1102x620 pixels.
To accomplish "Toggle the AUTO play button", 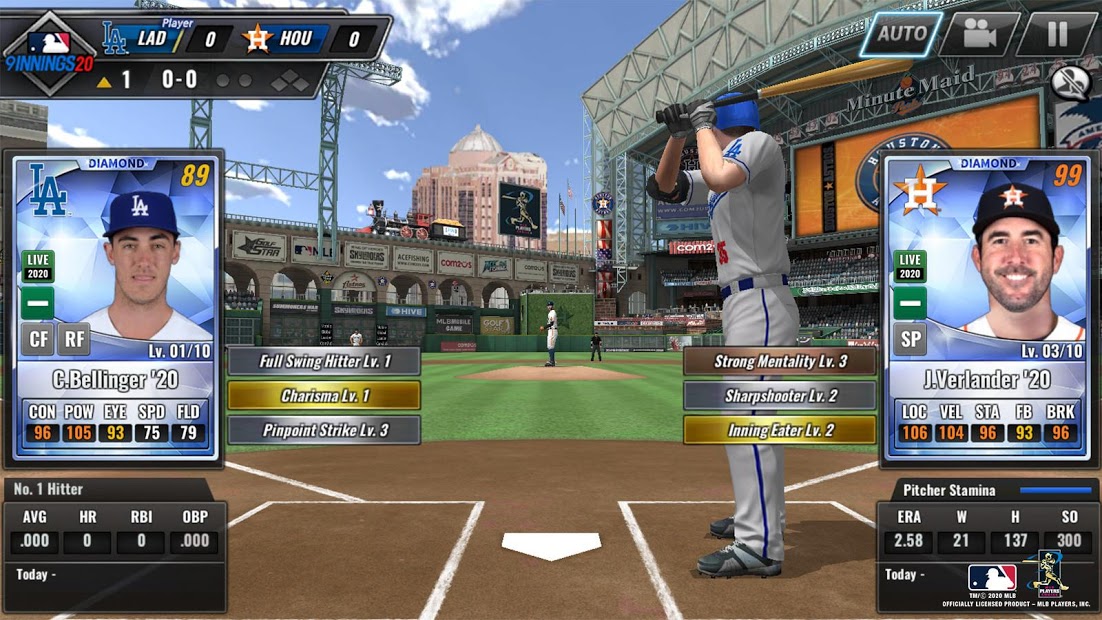I will (901, 34).
